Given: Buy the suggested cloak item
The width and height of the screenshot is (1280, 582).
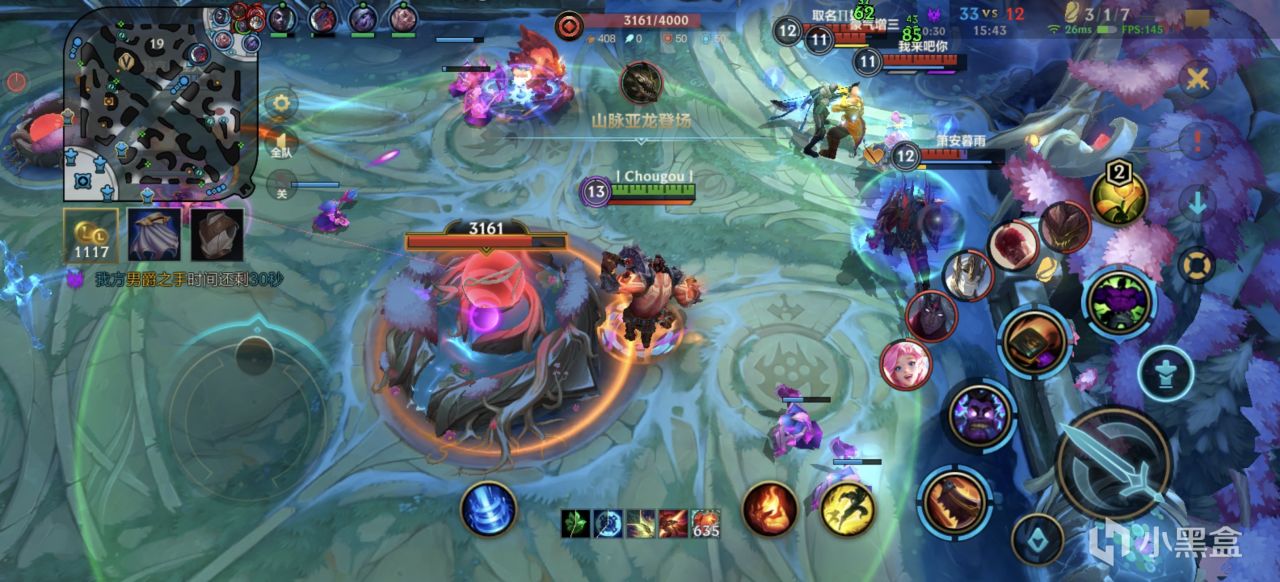Looking at the screenshot, I should (x=154, y=235).
